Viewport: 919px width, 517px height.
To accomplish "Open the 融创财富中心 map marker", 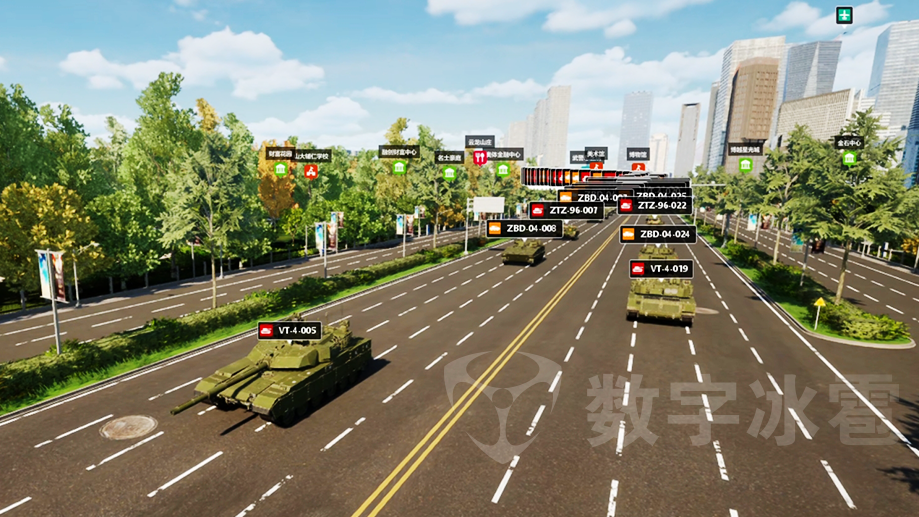I will coord(399,166).
